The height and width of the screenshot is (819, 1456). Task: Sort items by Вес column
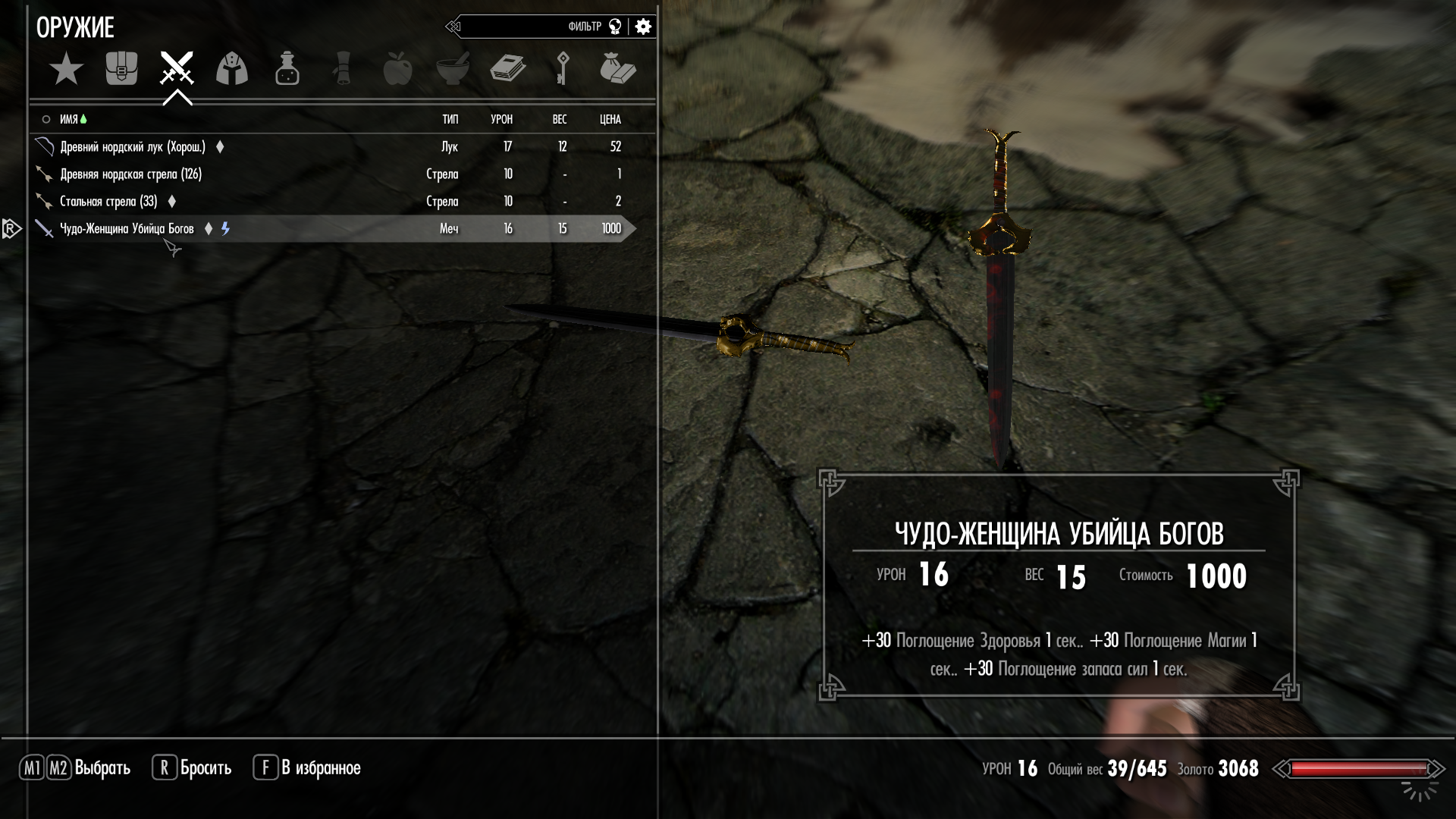click(560, 119)
